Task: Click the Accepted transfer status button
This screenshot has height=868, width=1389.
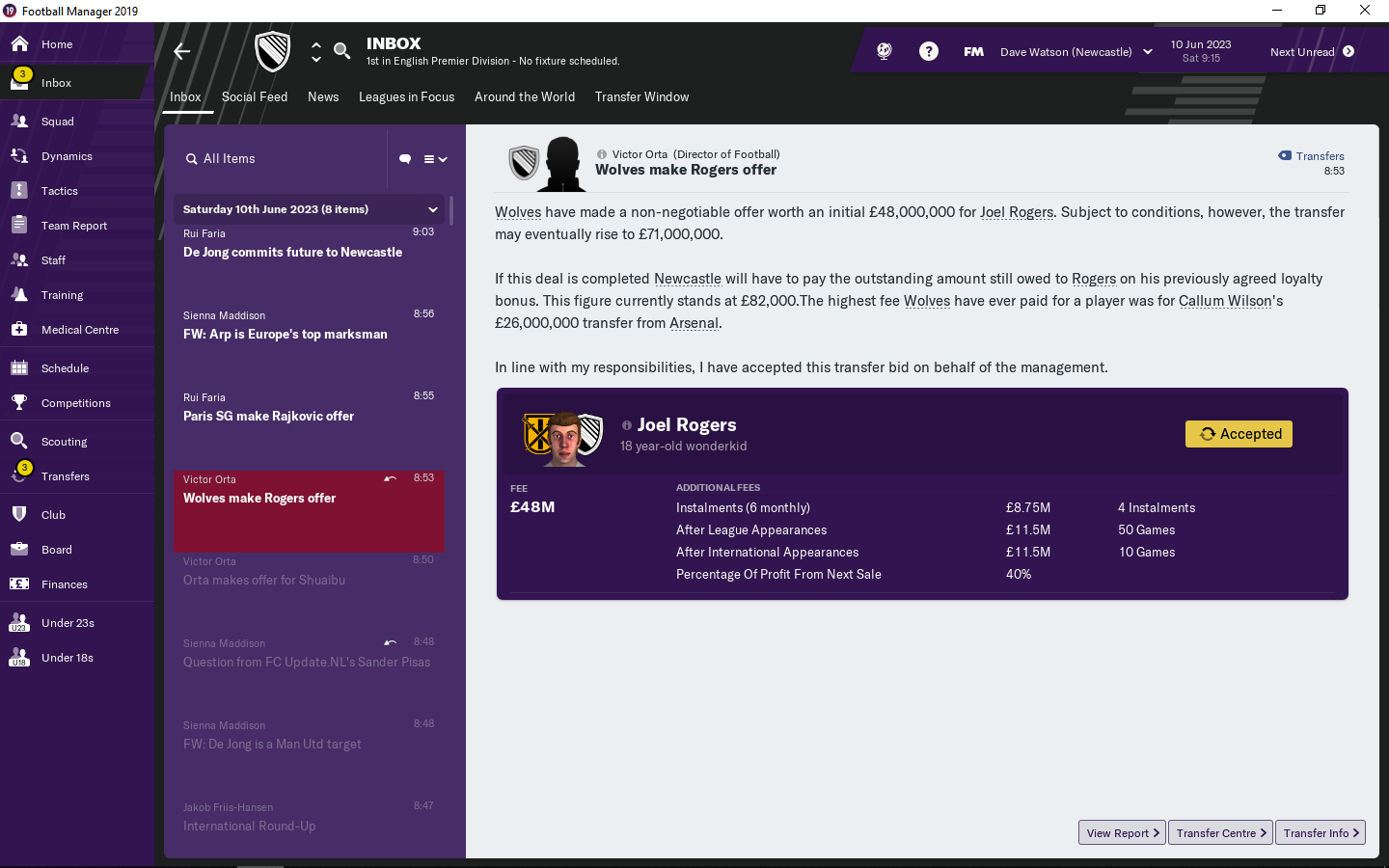Action: [1239, 434]
